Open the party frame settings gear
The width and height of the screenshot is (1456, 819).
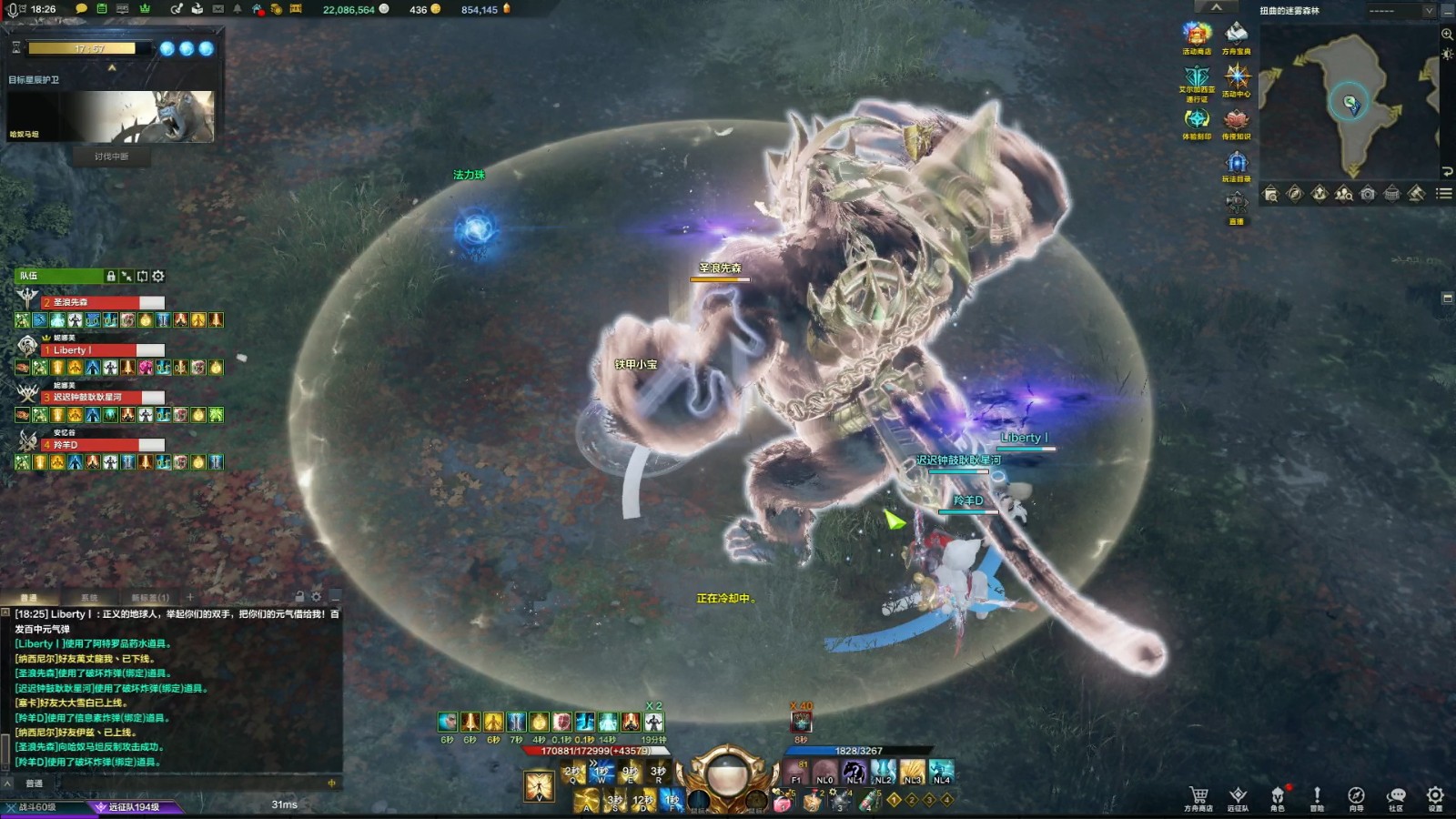(158, 276)
